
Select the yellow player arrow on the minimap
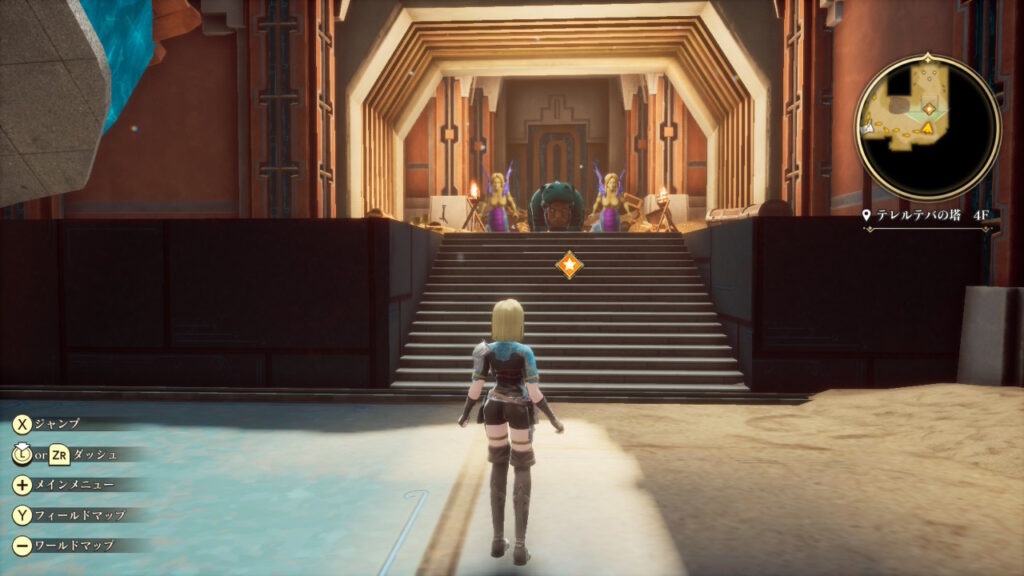pos(927,128)
